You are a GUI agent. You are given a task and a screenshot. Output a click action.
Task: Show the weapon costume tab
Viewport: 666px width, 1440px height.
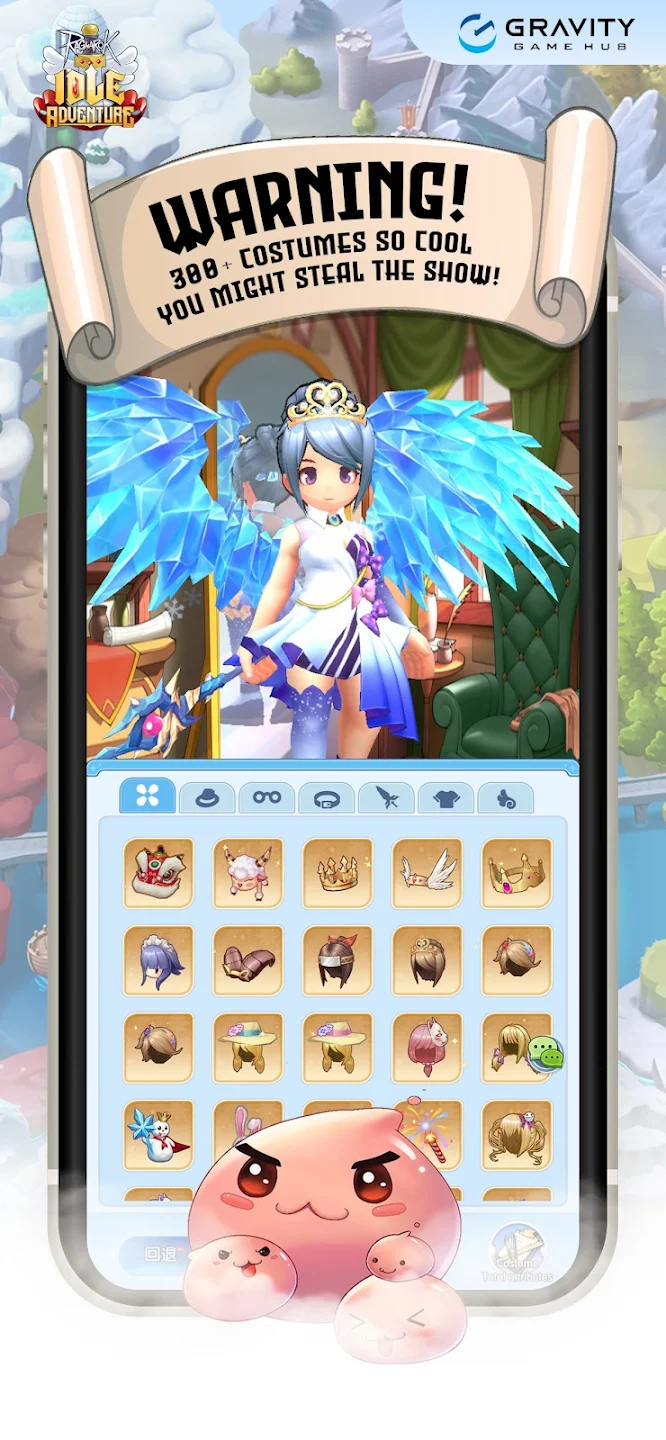pos(386,798)
